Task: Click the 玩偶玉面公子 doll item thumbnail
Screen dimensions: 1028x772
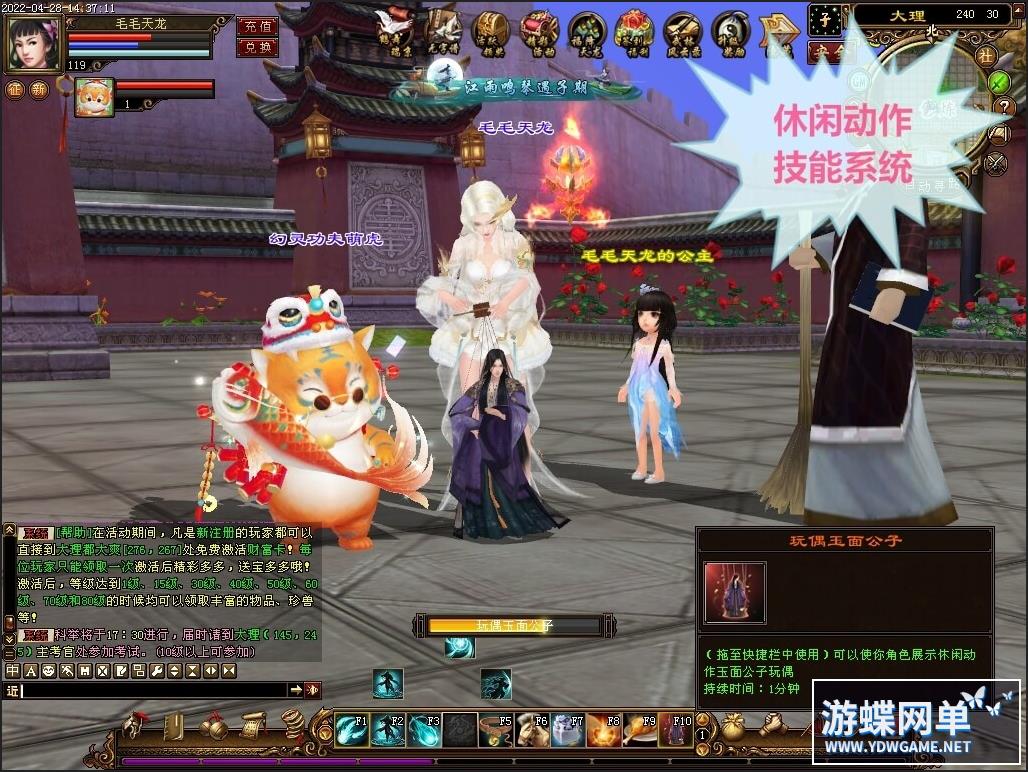Action: [x=735, y=593]
